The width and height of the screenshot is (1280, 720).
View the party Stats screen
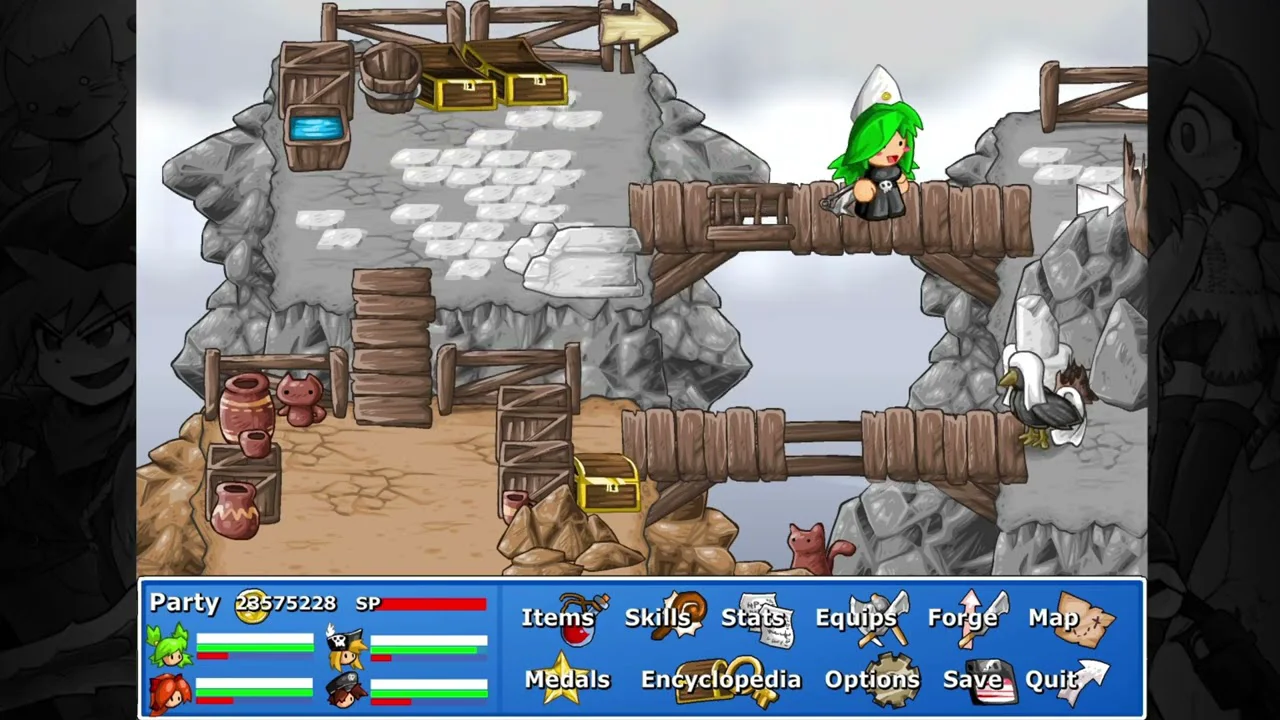(756, 618)
